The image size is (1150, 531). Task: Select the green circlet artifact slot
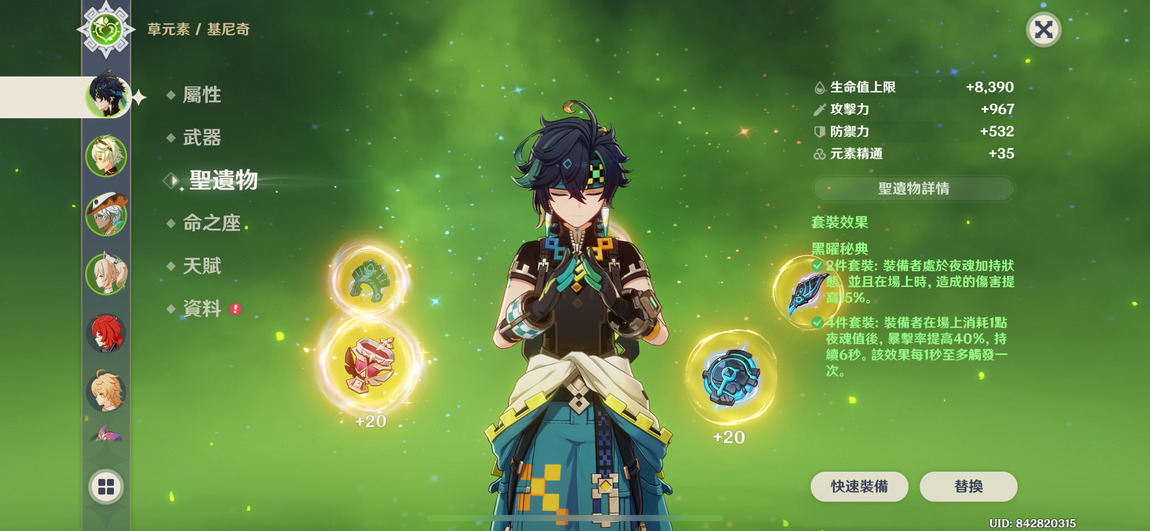pos(369,279)
